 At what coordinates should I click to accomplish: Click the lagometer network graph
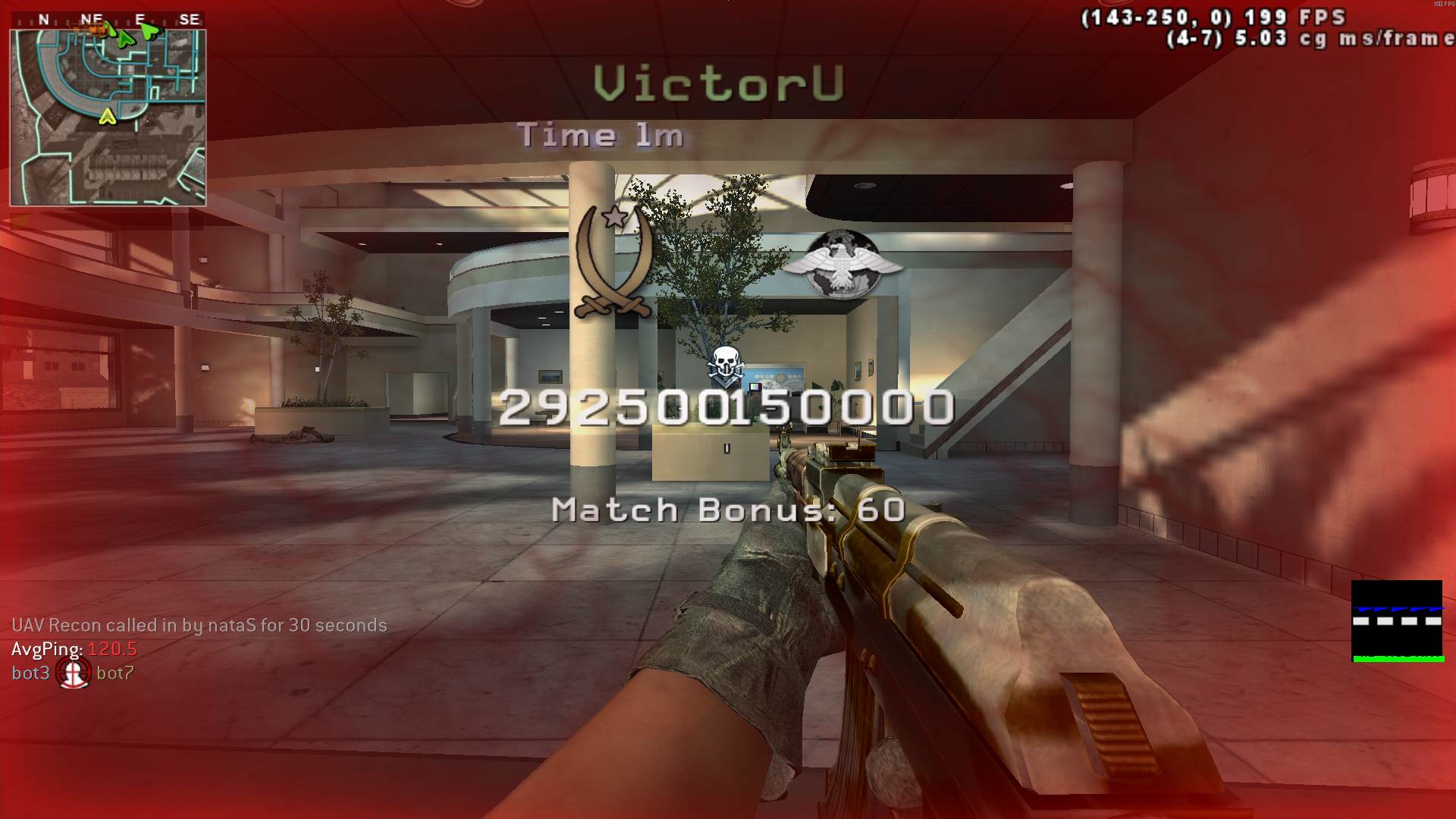(1397, 621)
